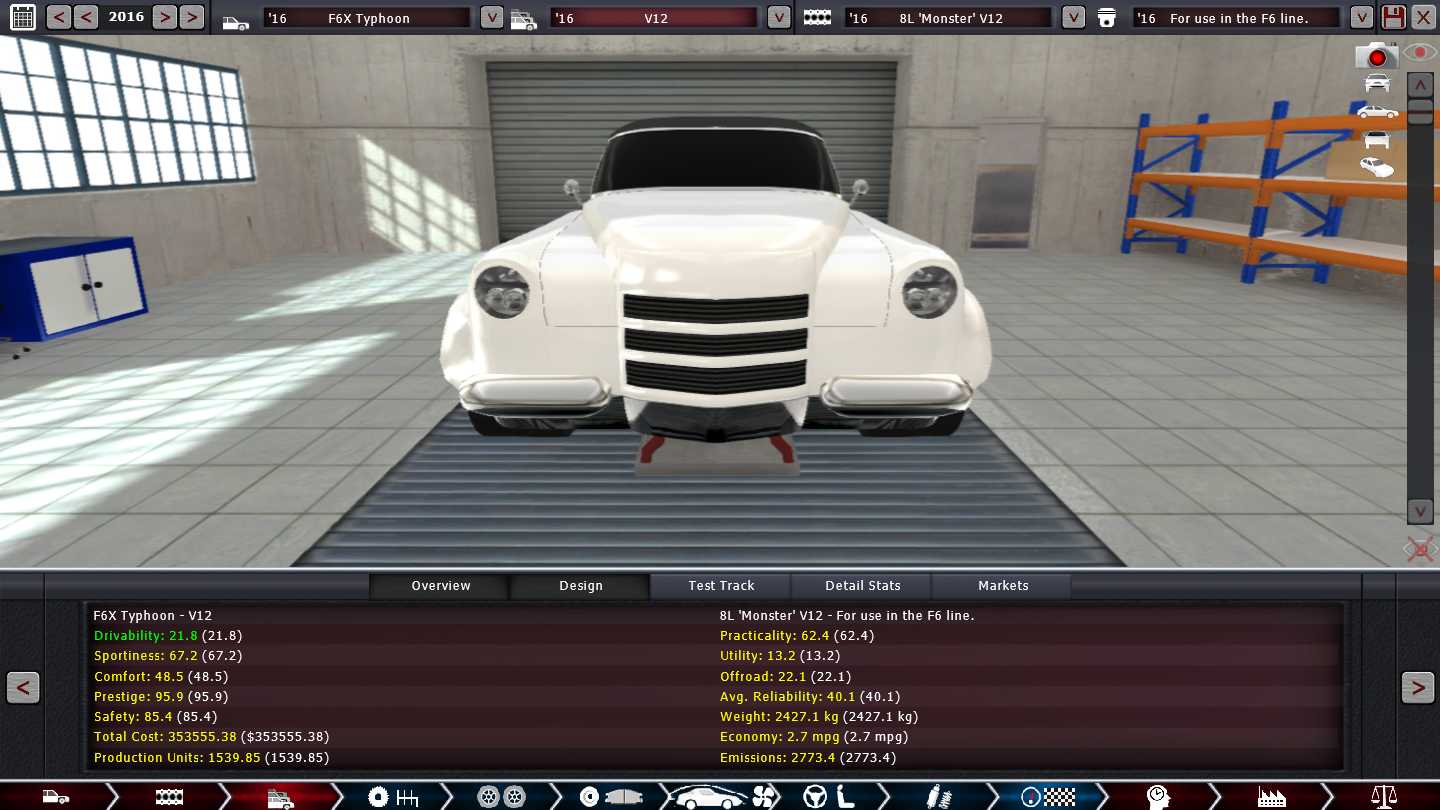The image size is (1440, 810).
Task: Go to the next page with the right arrow
Action: pyautogui.click(x=1417, y=688)
